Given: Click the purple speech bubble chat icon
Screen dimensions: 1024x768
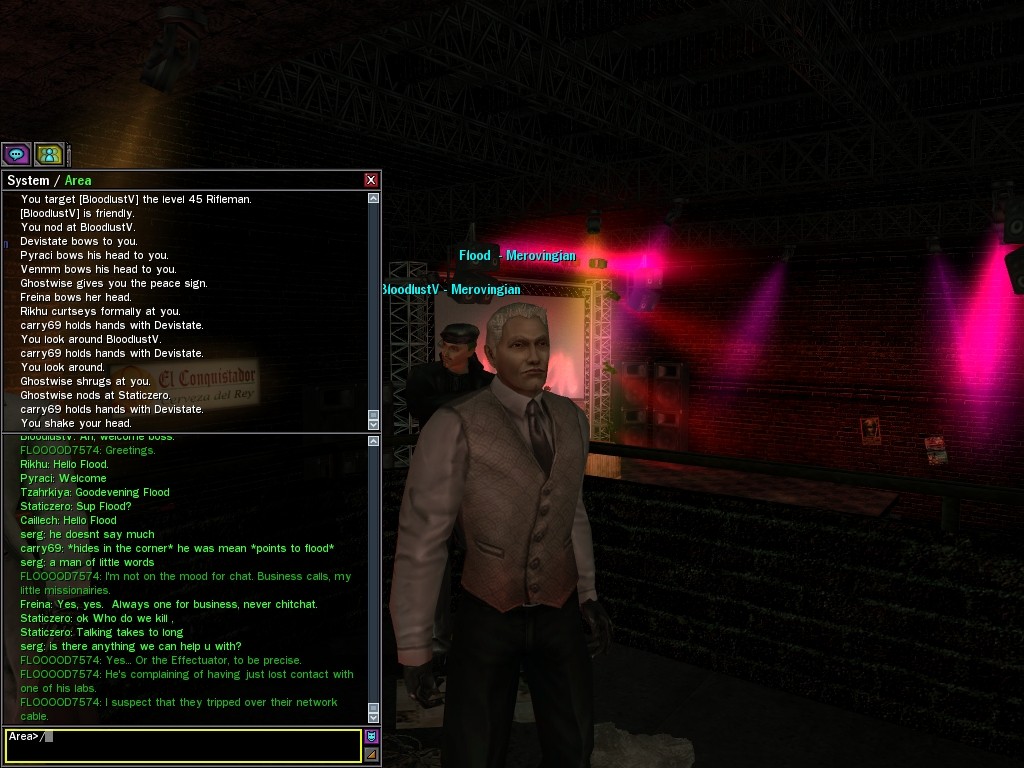Looking at the screenshot, I should click(x=16, y=154).
